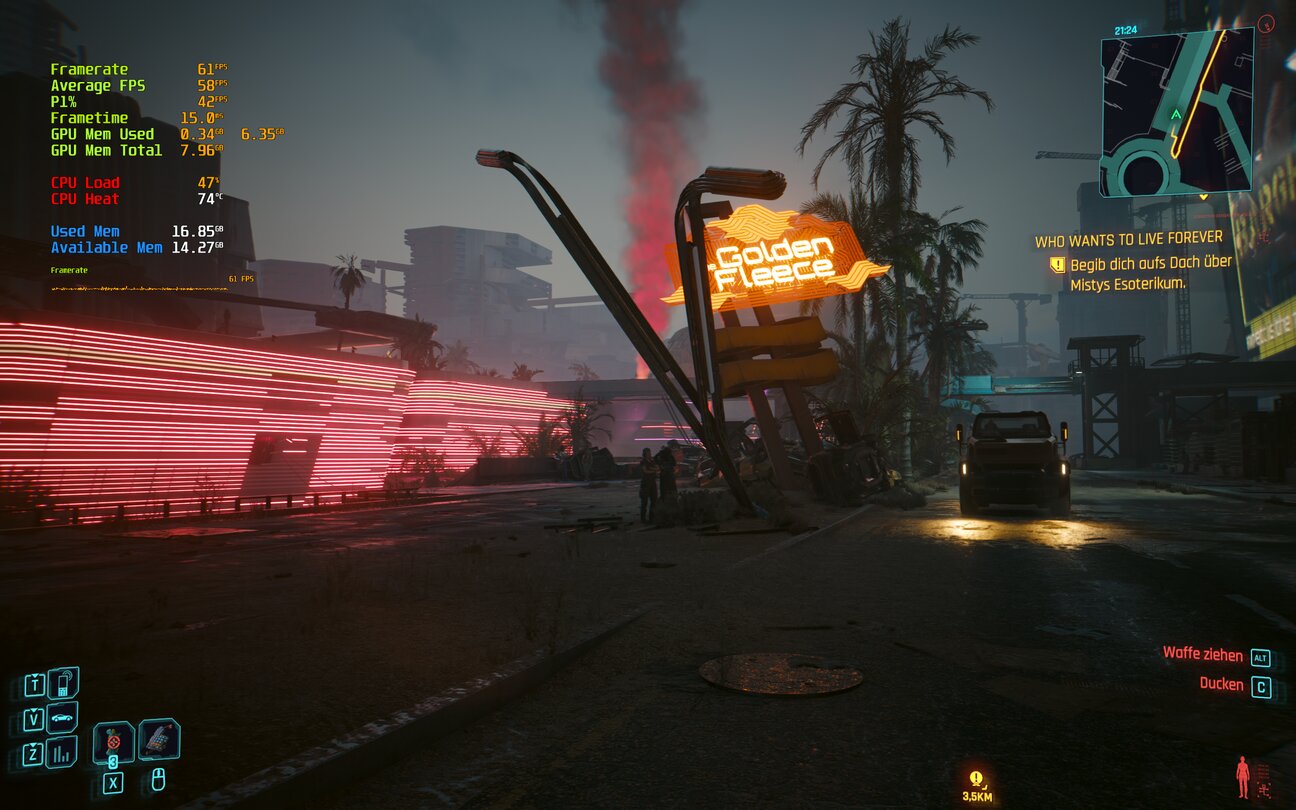Open the radio bars icon
Image resolution: width=1296 pixels, height=810 pixels.
(x=63, y=752)
